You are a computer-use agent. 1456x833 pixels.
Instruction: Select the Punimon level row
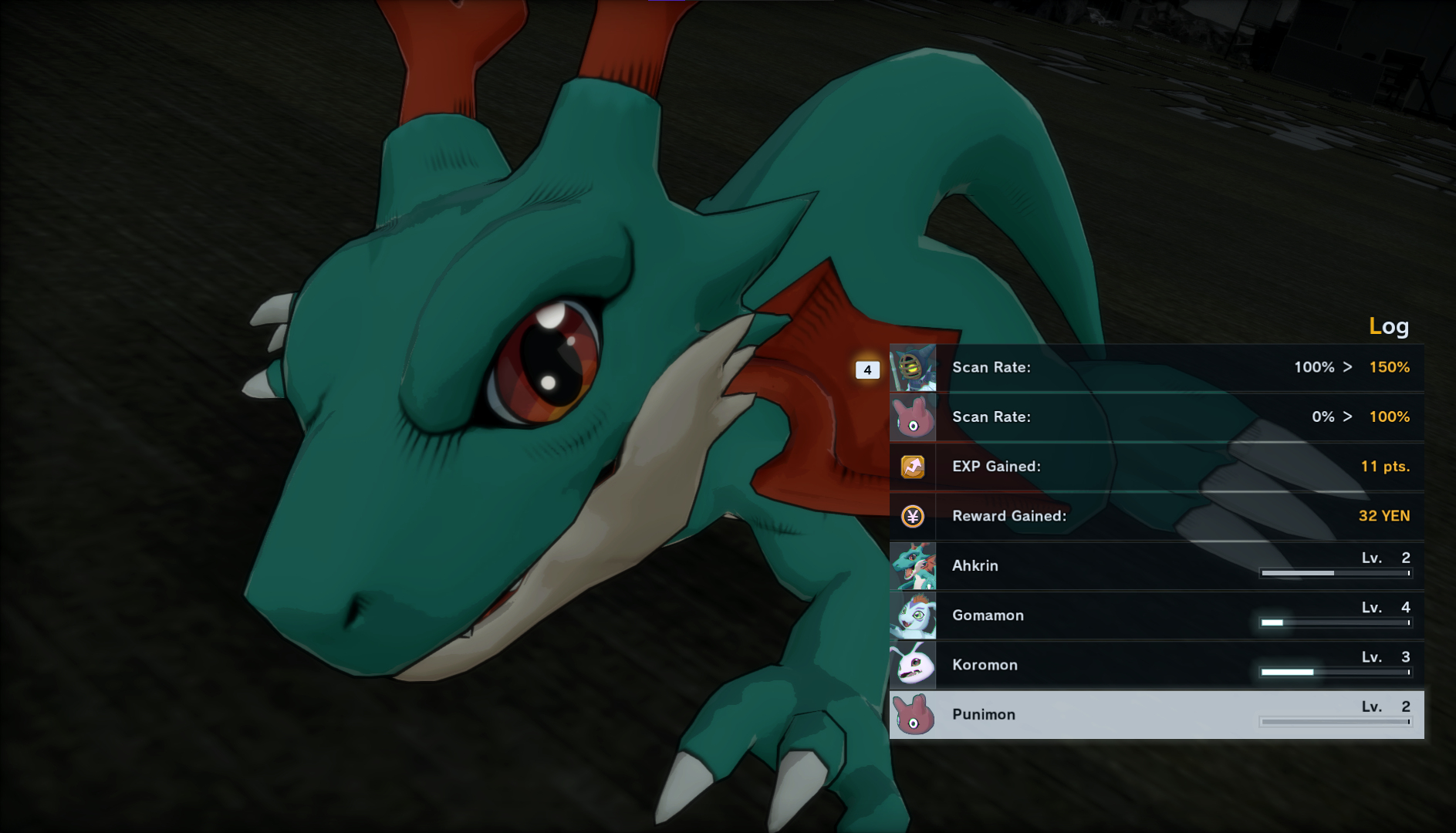tap(1156, 714)
